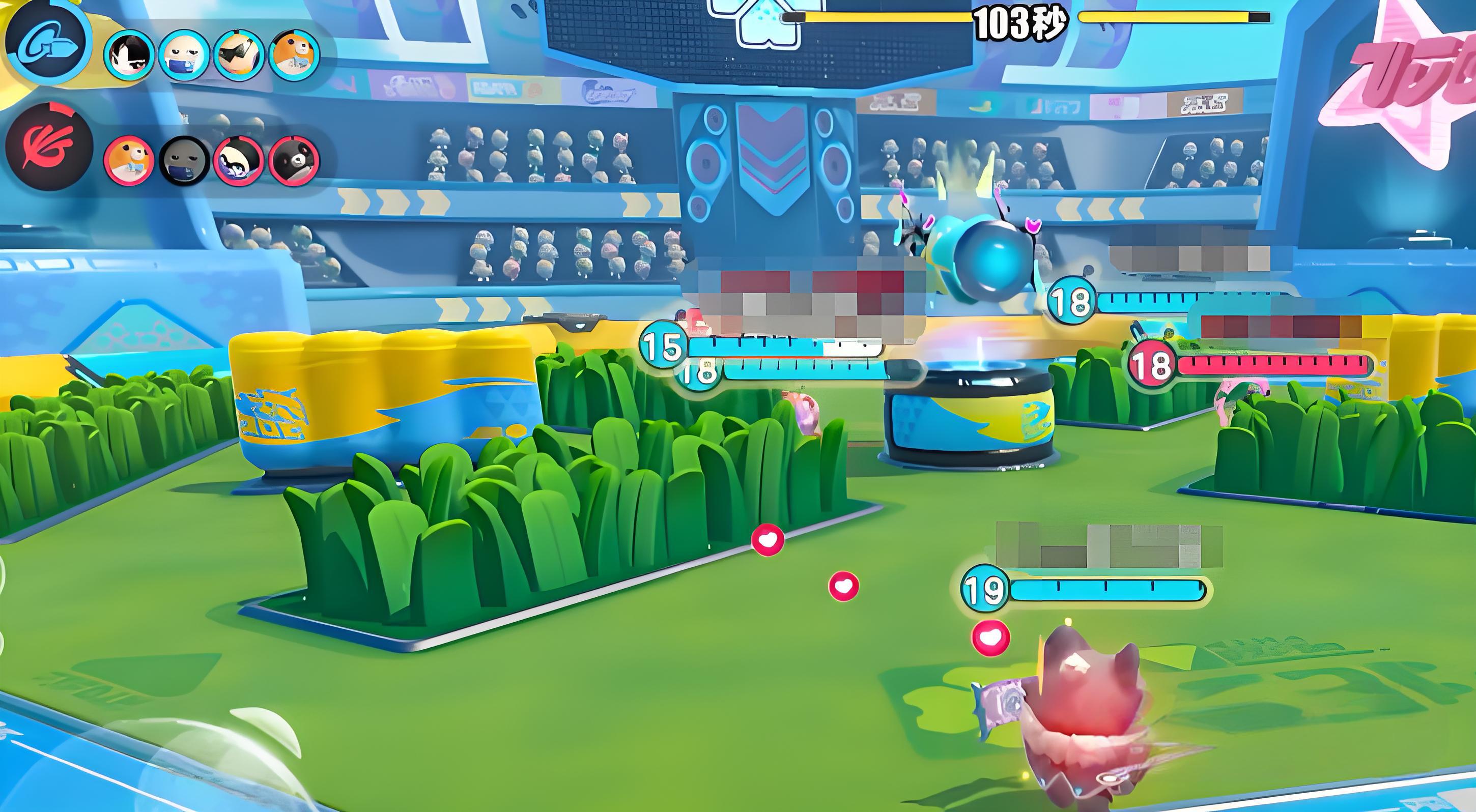Select the blue team's masked bald avatar
The image size is (1476, 812).
(x=184, y=55)
